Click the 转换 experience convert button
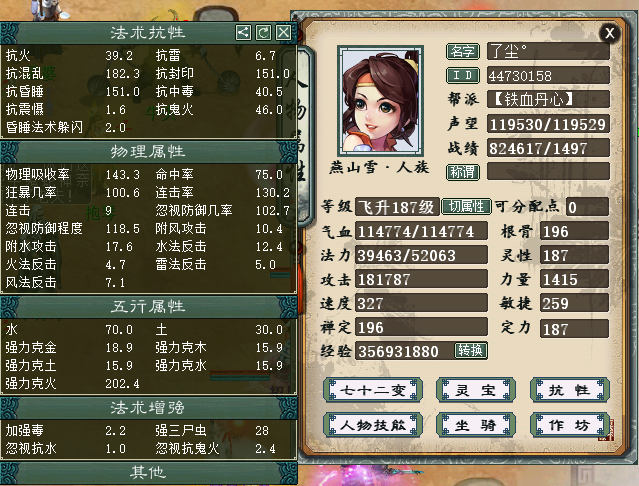Viewport: 639px width, 486px height. coord(471,351)
